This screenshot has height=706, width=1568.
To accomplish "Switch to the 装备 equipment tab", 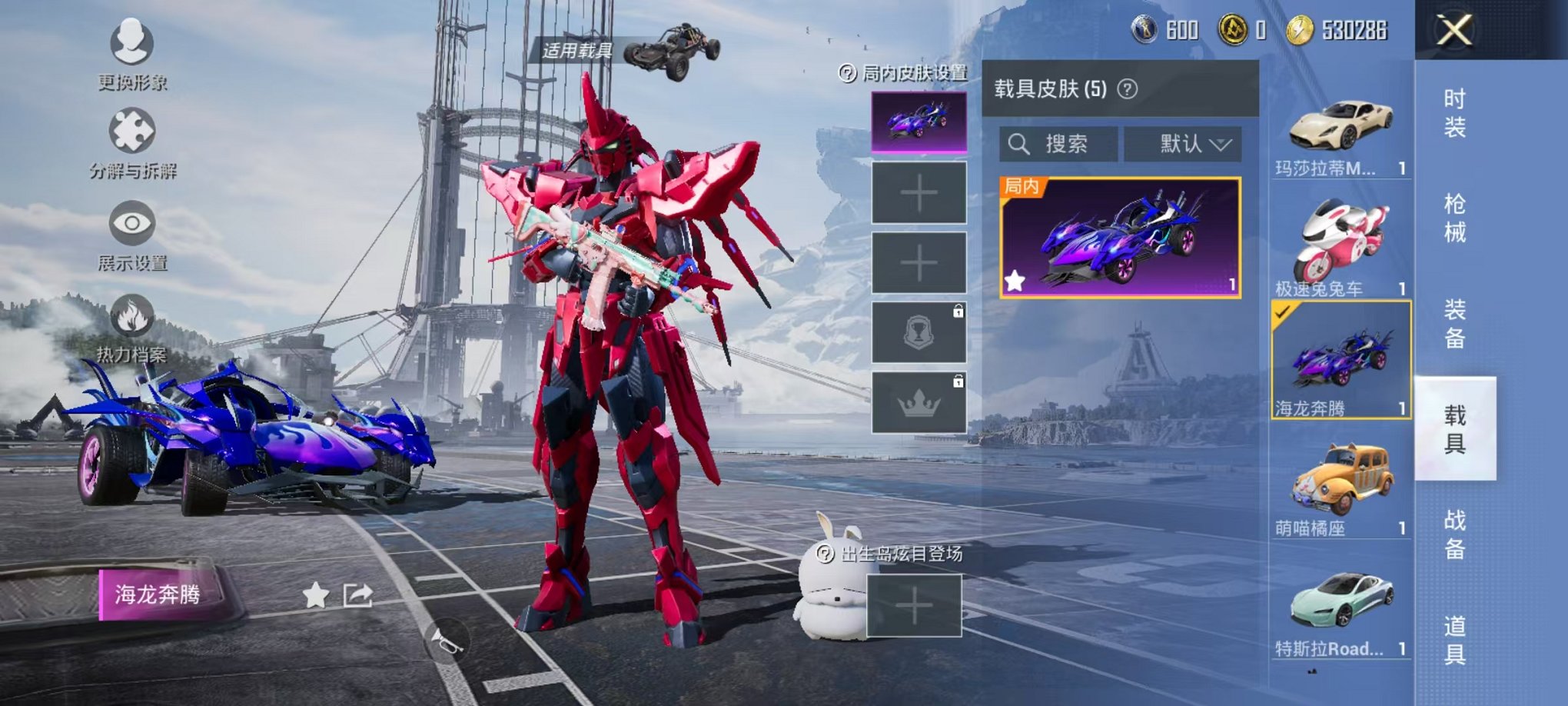I will (x=1454, y=324).
